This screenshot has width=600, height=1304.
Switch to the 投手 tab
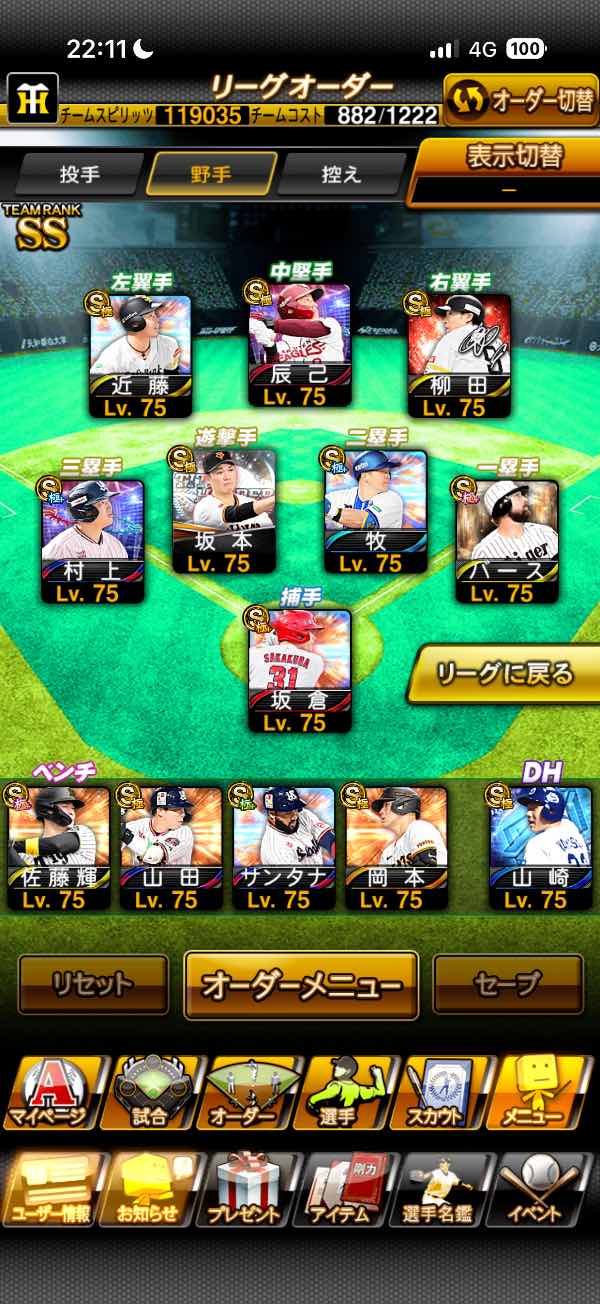coord(80,174)
